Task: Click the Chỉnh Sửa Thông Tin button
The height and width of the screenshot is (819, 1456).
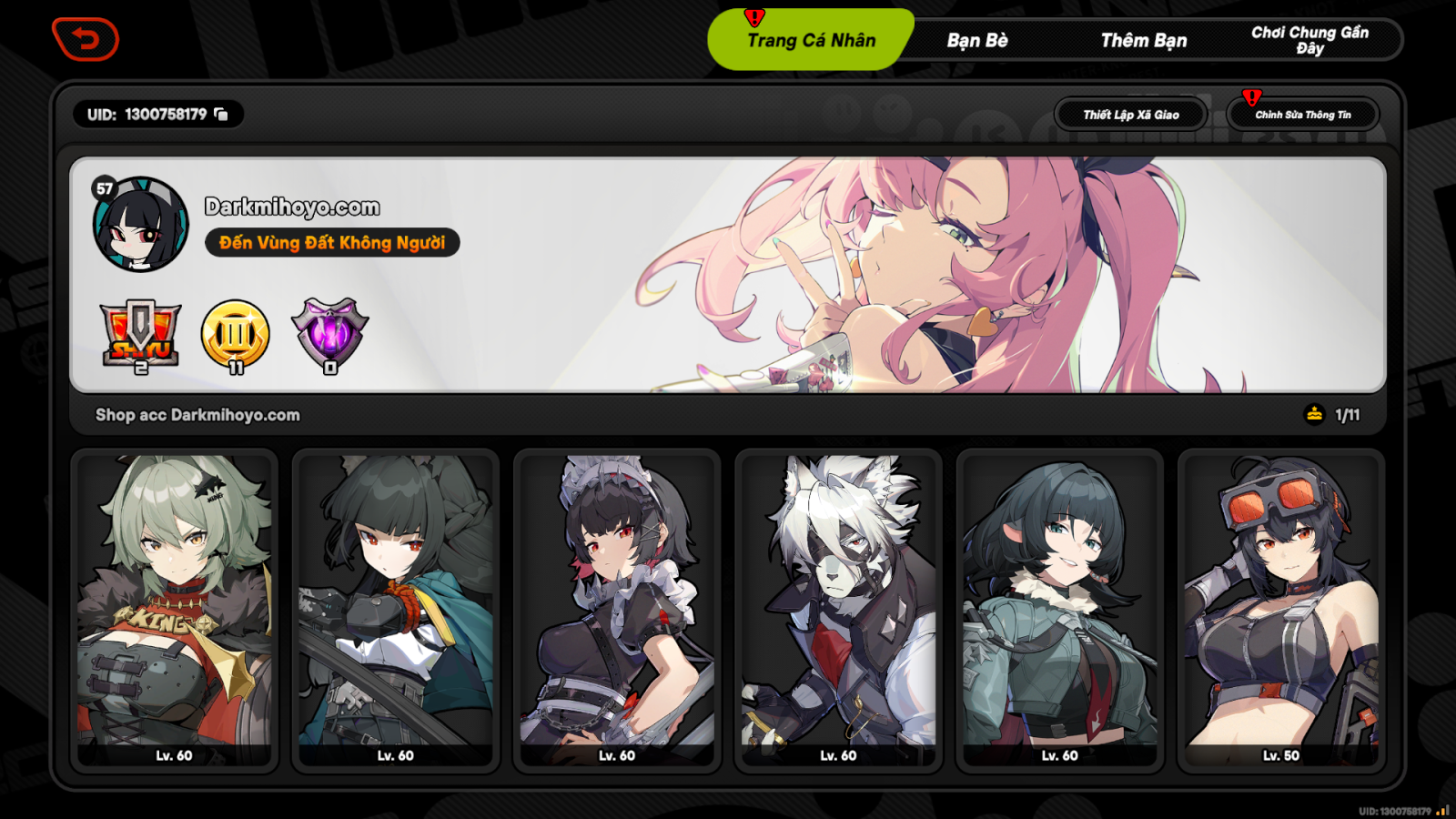Action: (1303, 114)
